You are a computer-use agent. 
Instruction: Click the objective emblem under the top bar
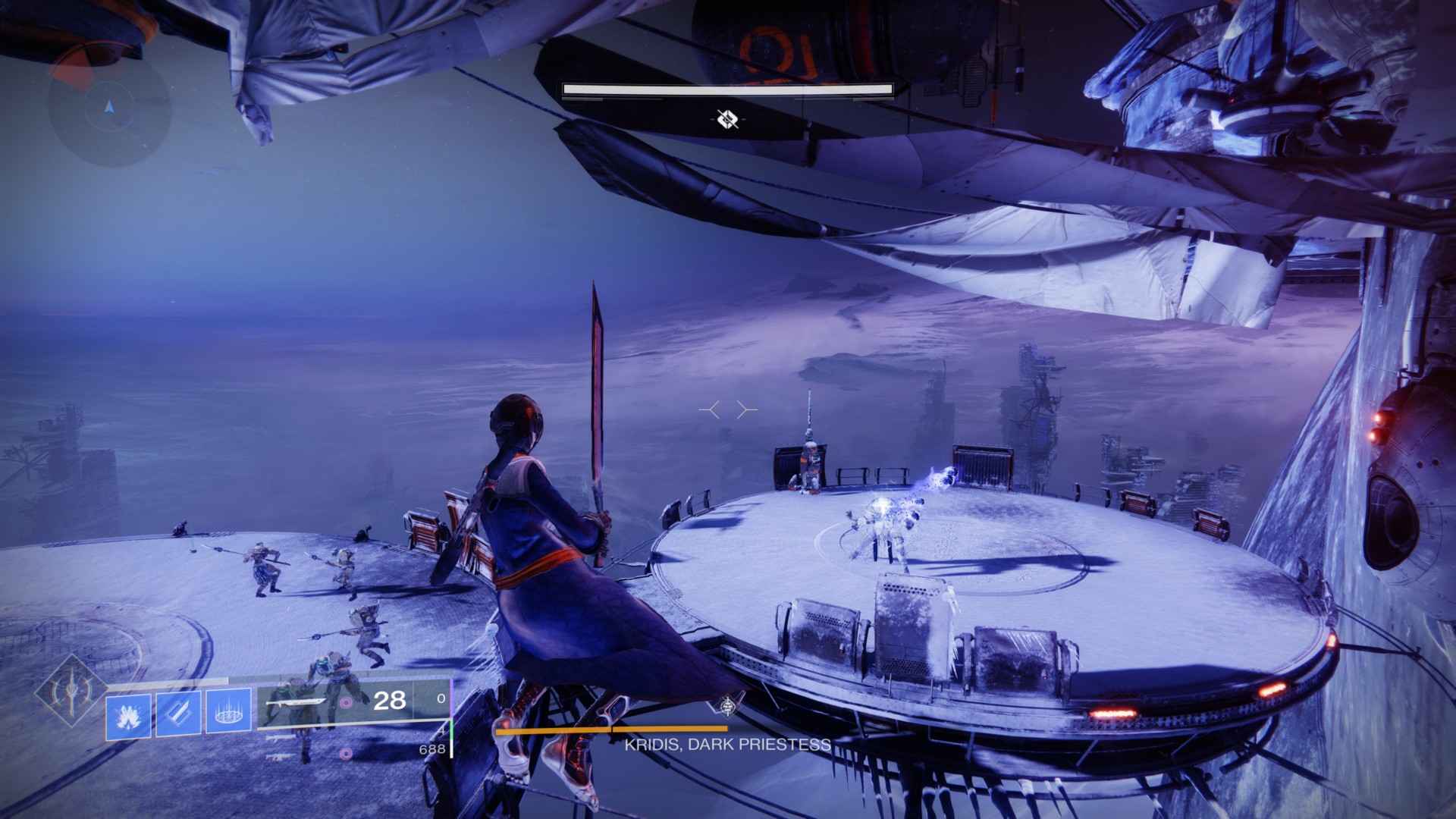(x=727, y=118)
